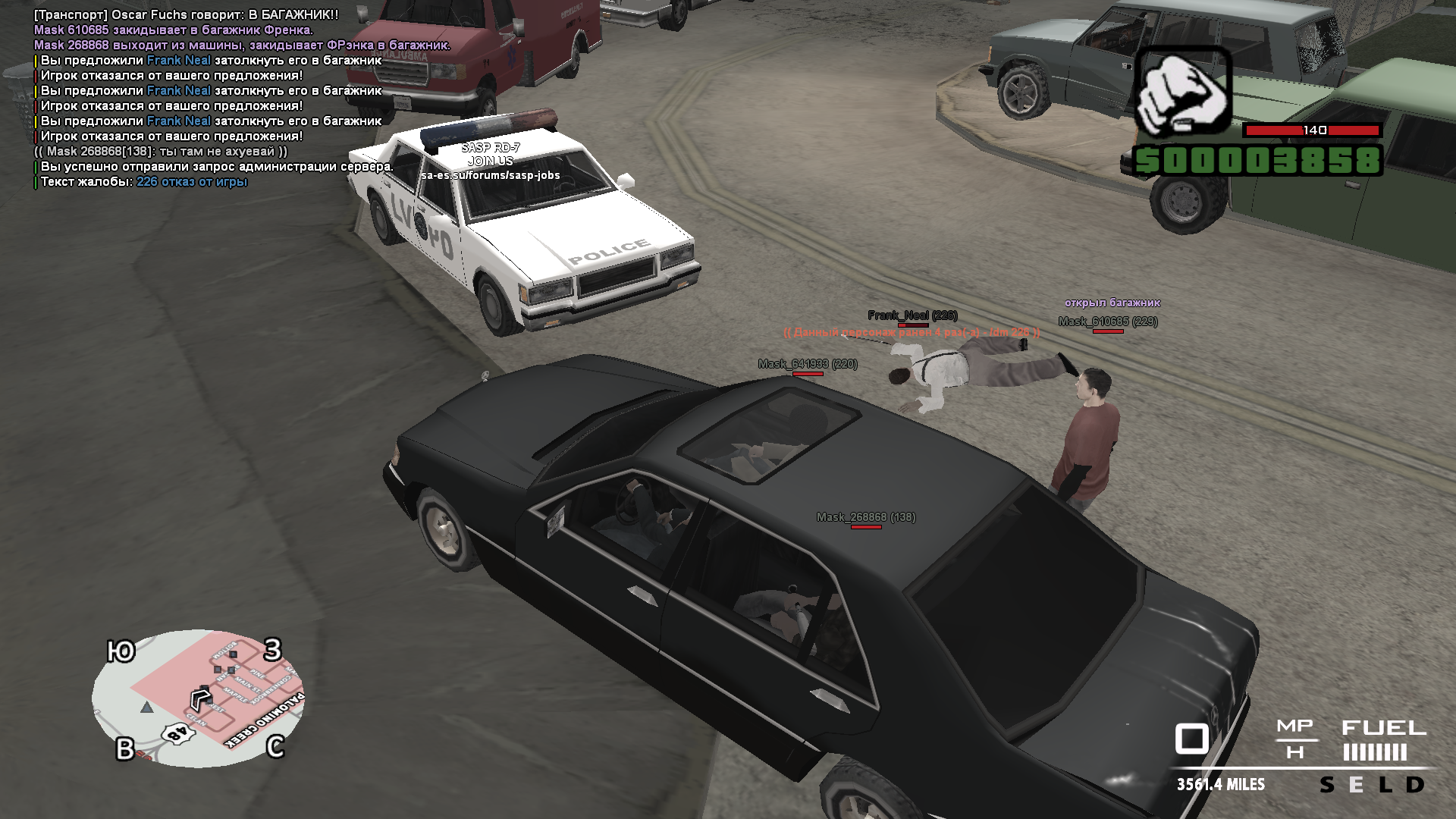Click the Frank Neal name in chat
The height and width of the screenshot is (819, 1456).
[179, 61]
